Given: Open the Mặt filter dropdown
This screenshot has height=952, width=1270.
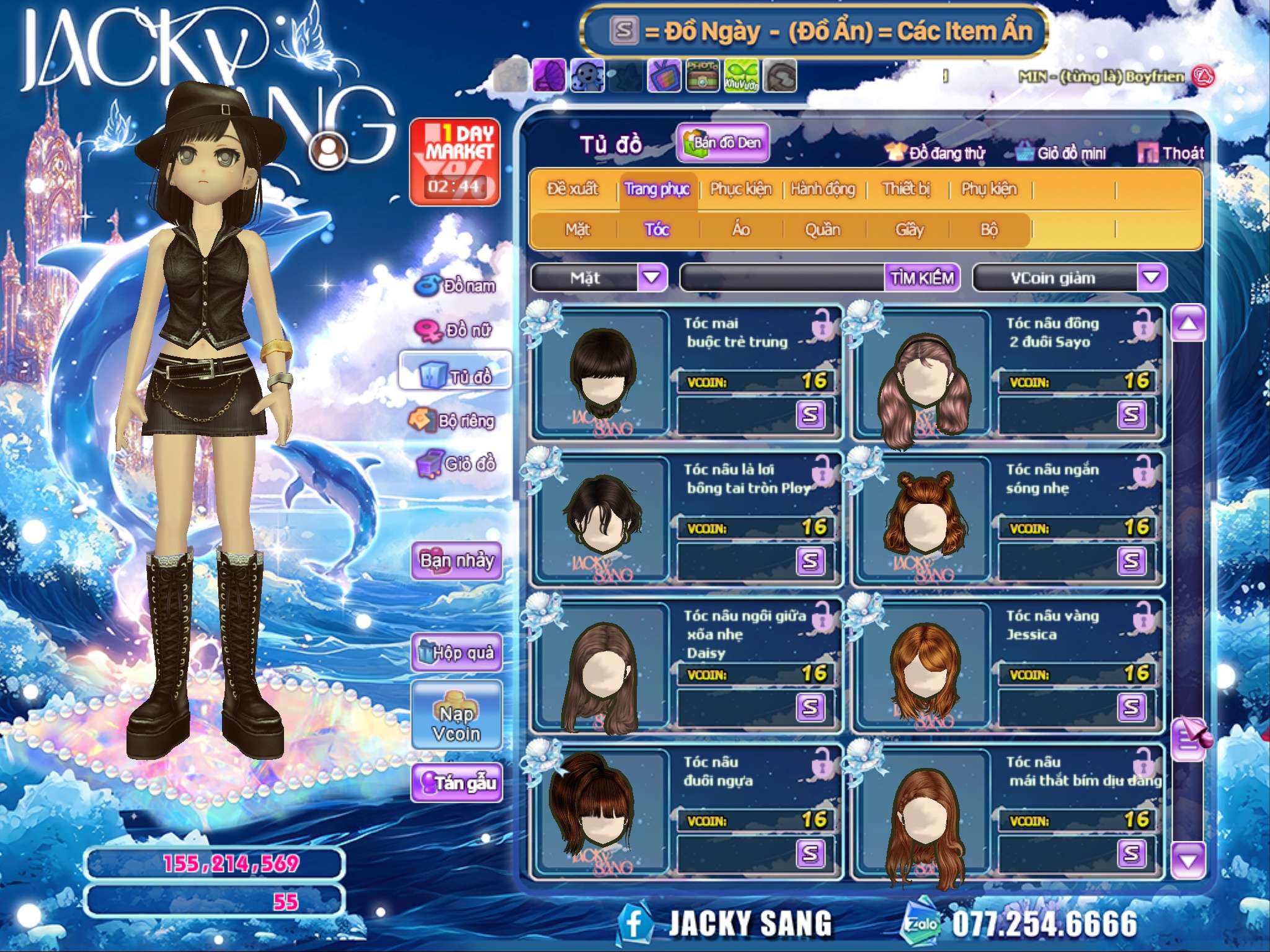Looking at the screenshot, I should pos(652,278).
